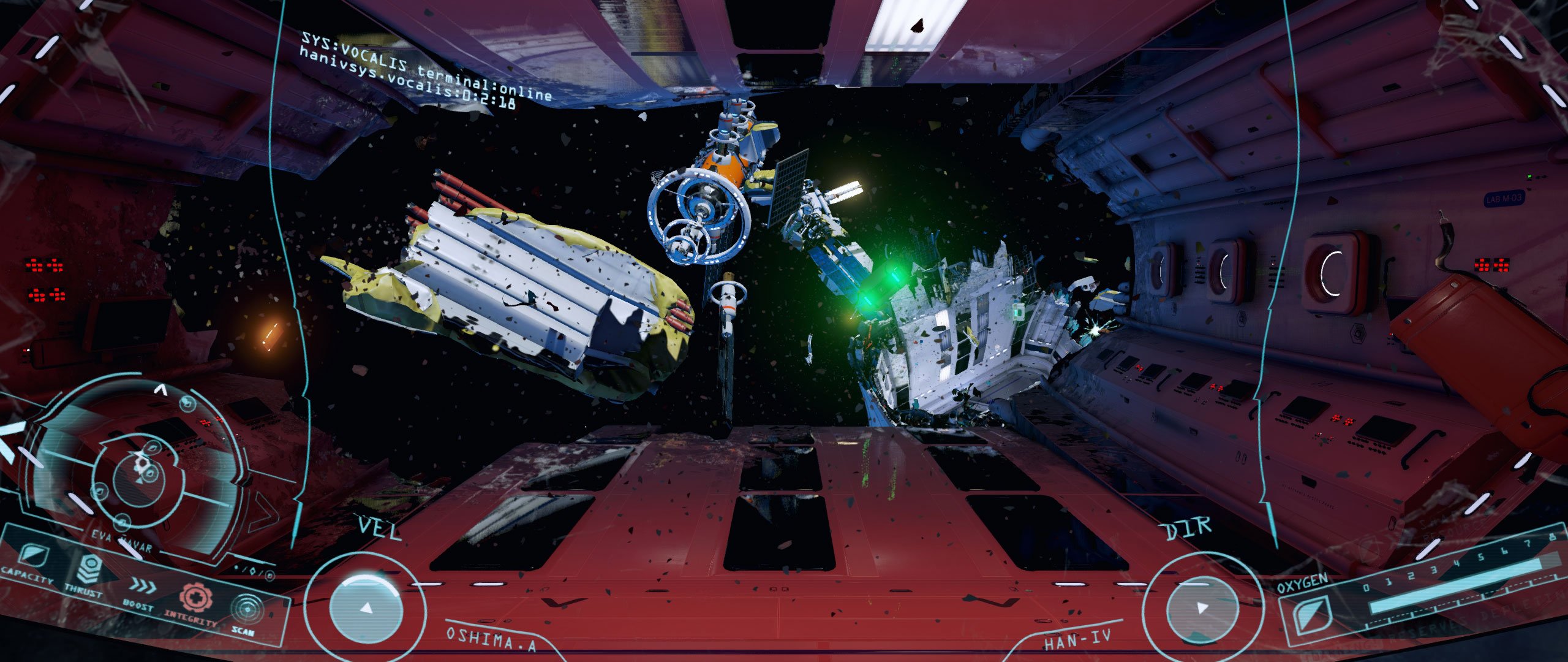This screenshot has height=662, width=1568.
Task: Click the DIR direction dial
Action: coord(1201,607)
